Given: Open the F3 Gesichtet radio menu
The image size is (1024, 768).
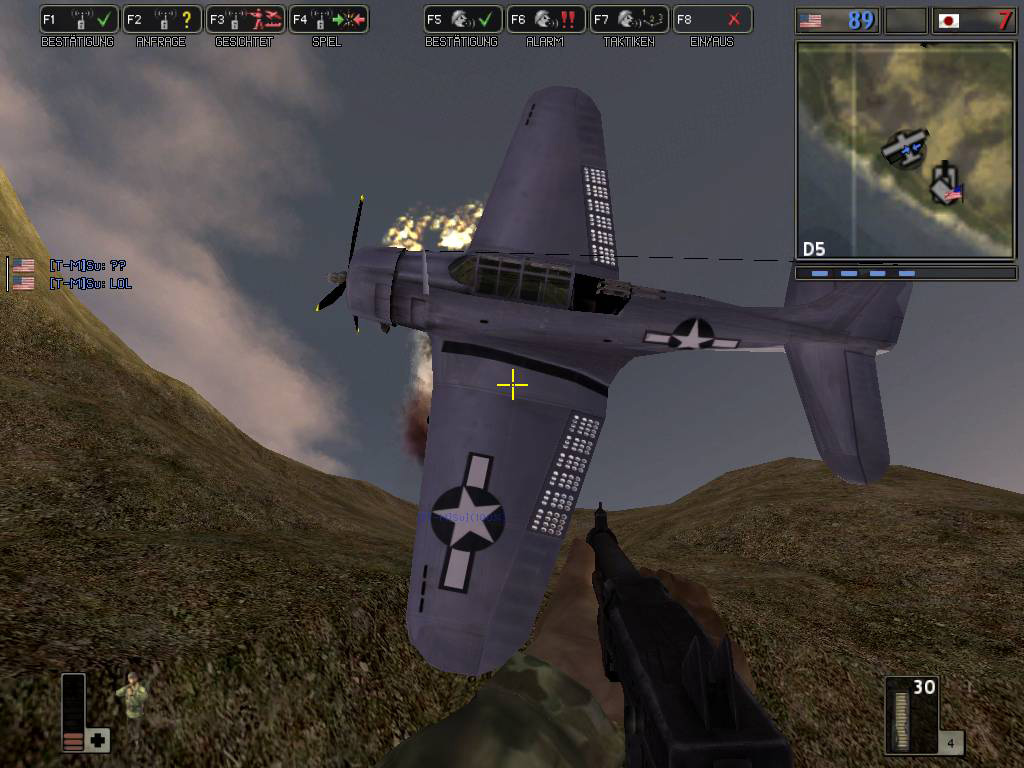Looking at the screenshot, I should 245,19.
